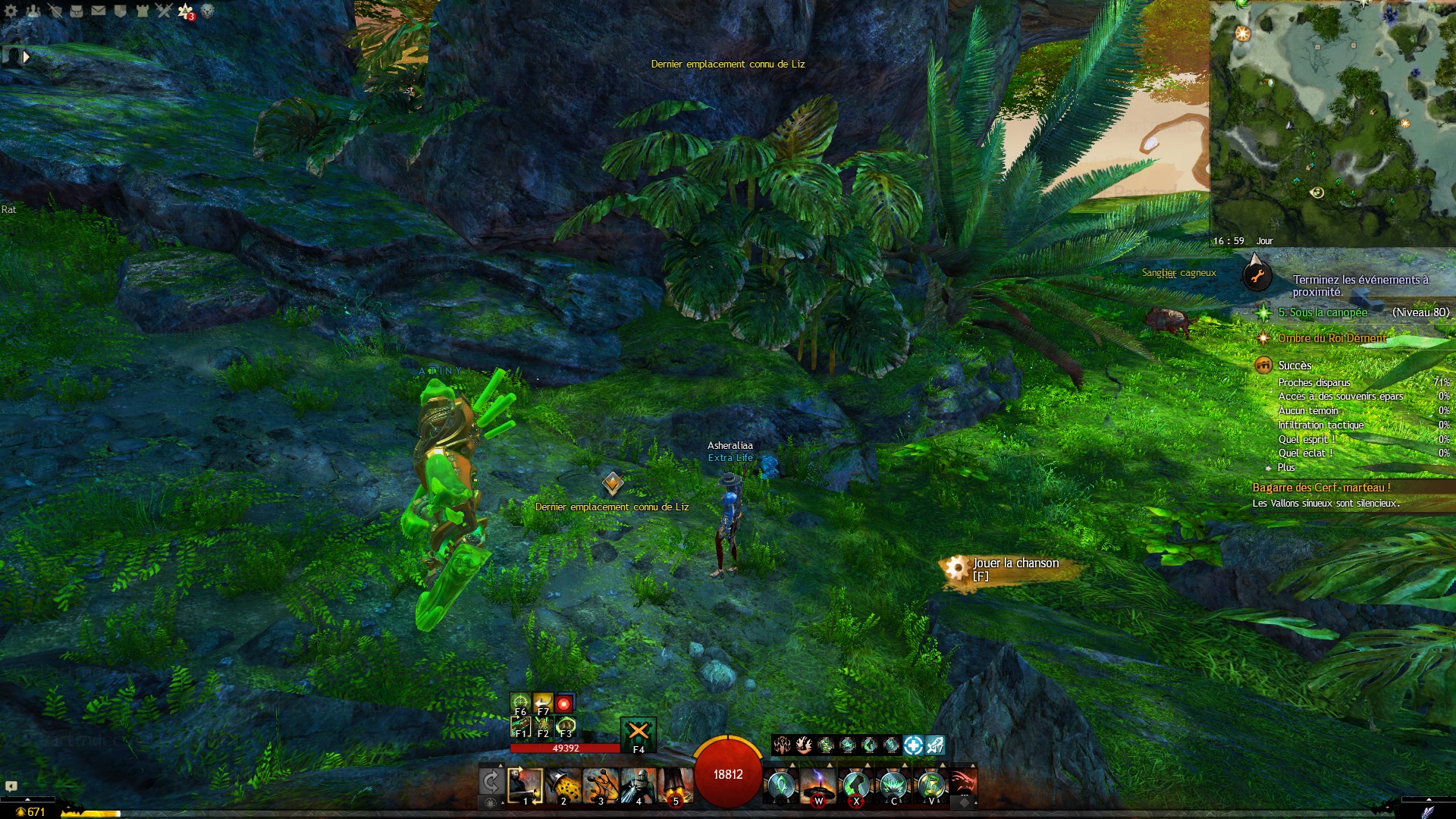Image resolution: width=1456 pixels, height=819 pixels.
Task: Open the contacts and friends panel
Action: pyautogui.click(x=33, y=11)
